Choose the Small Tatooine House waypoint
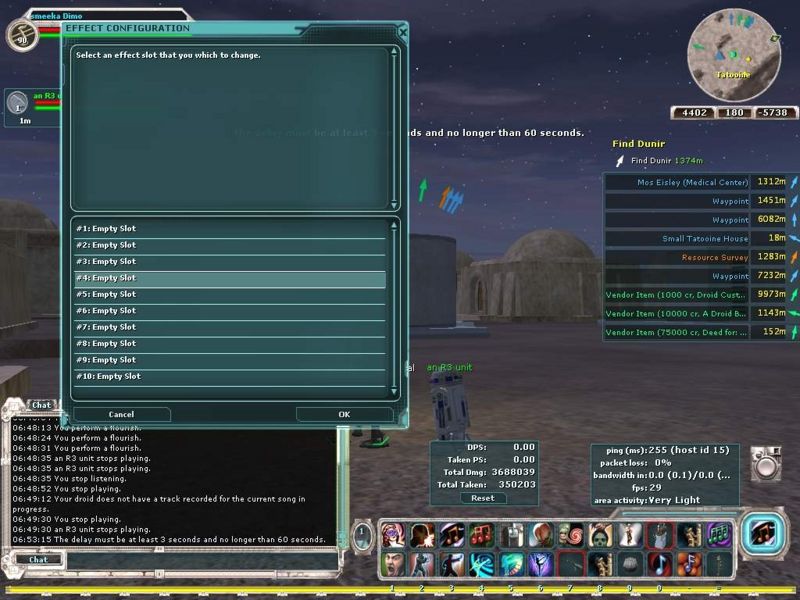The height and width of the screenshot is (600, 800). pyautogui.click(x=704, y=239)
